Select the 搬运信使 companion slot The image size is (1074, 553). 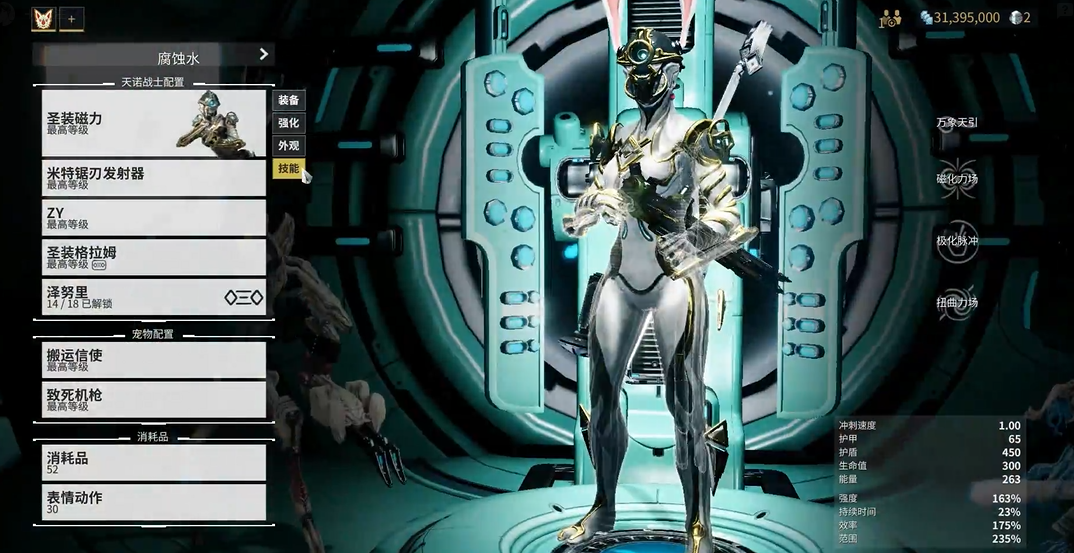point(153,360)
